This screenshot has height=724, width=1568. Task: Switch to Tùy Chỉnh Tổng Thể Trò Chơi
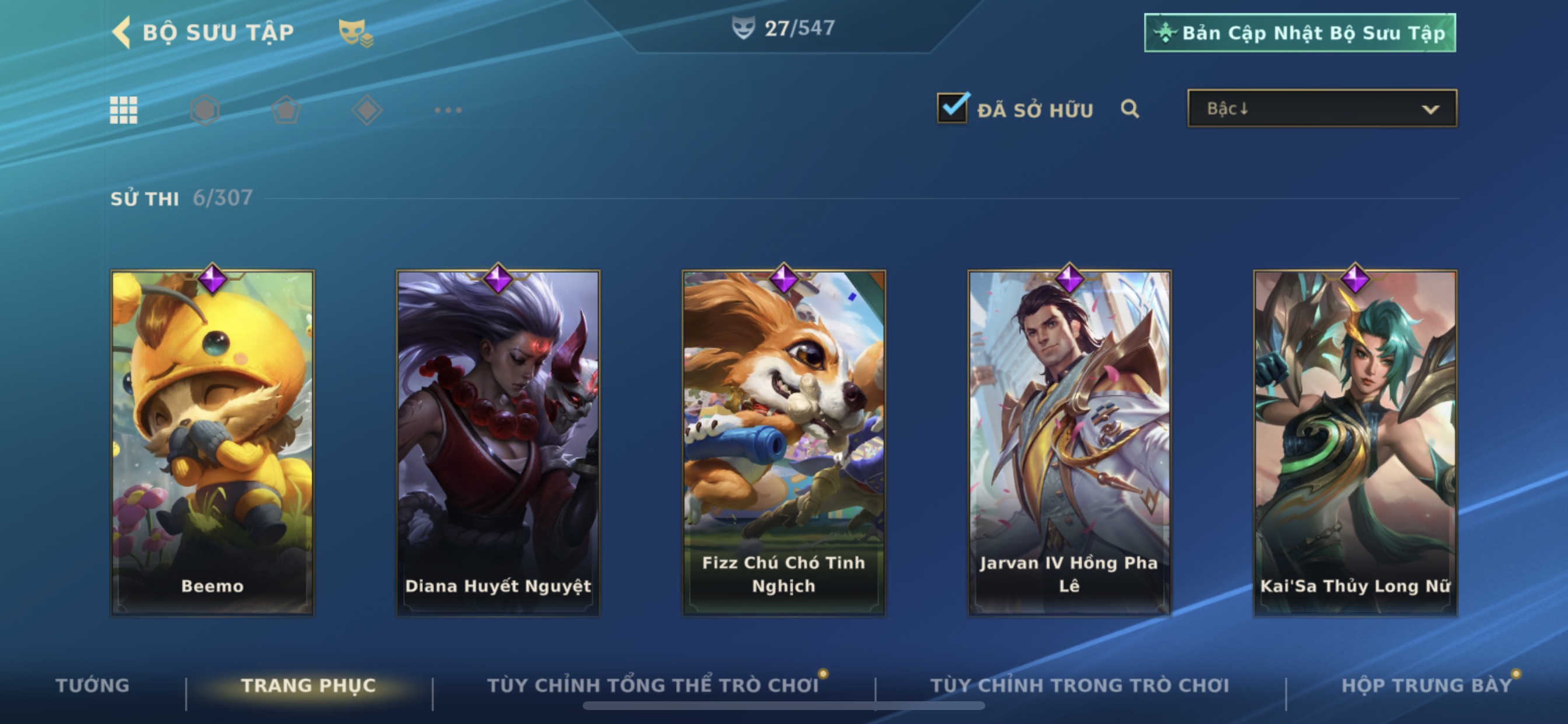click(x=653, y=686)
